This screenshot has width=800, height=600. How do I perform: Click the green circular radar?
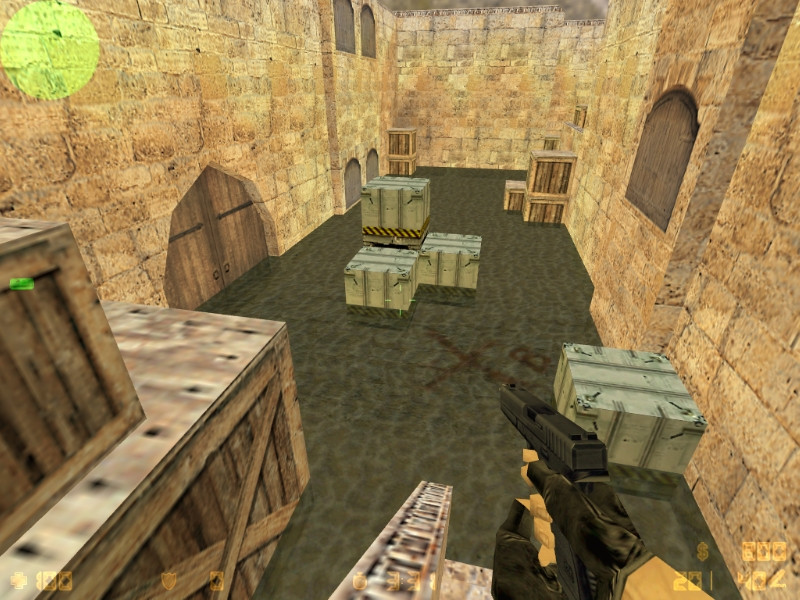pos(50,50)
